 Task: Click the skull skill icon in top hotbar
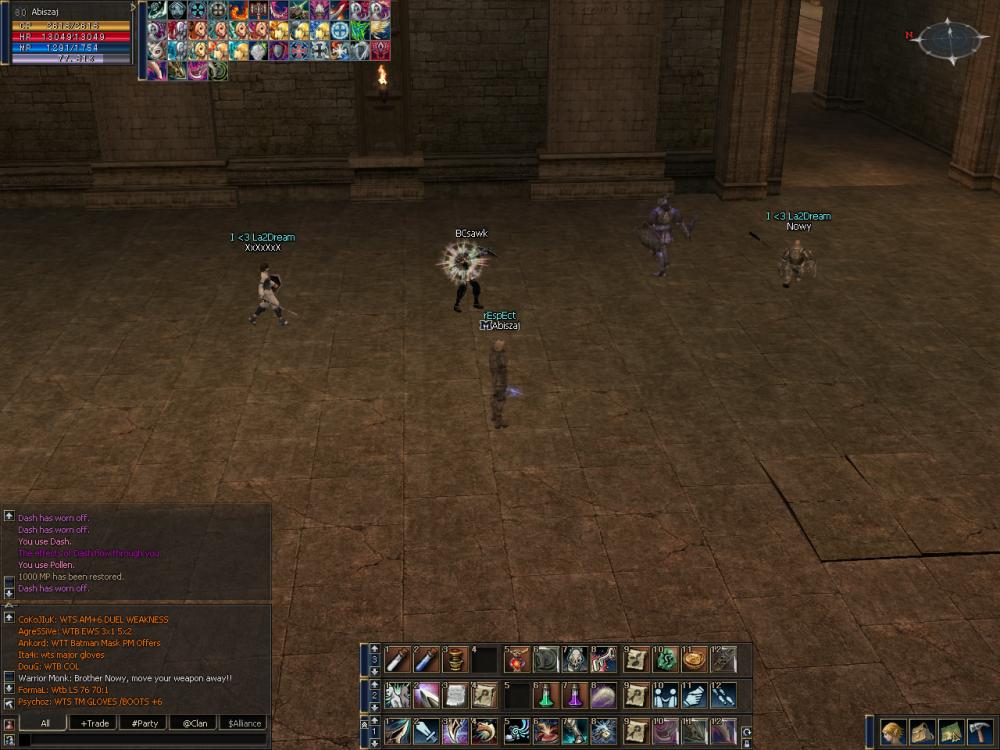575,659
